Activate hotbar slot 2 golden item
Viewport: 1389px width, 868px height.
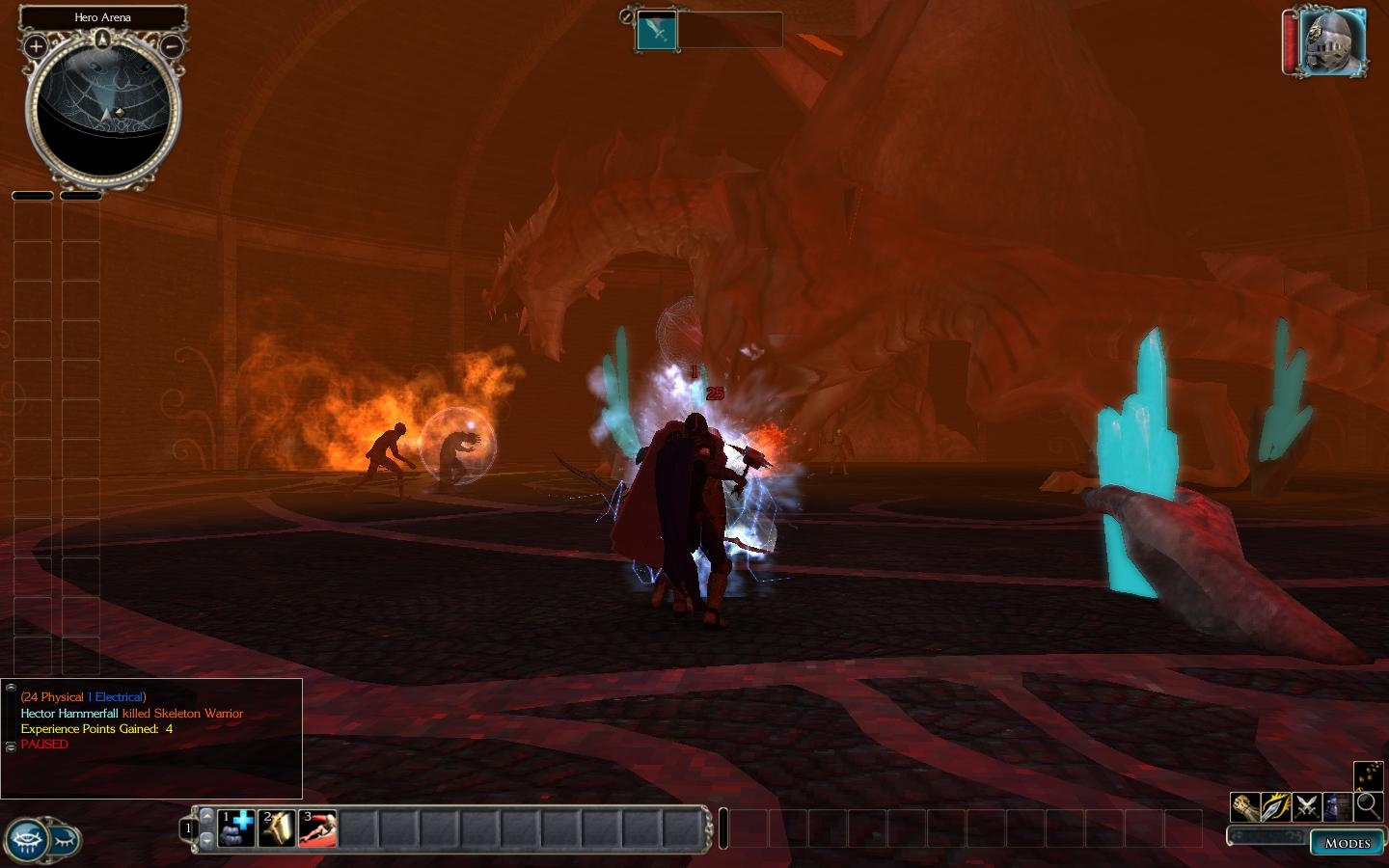(277, 827)
